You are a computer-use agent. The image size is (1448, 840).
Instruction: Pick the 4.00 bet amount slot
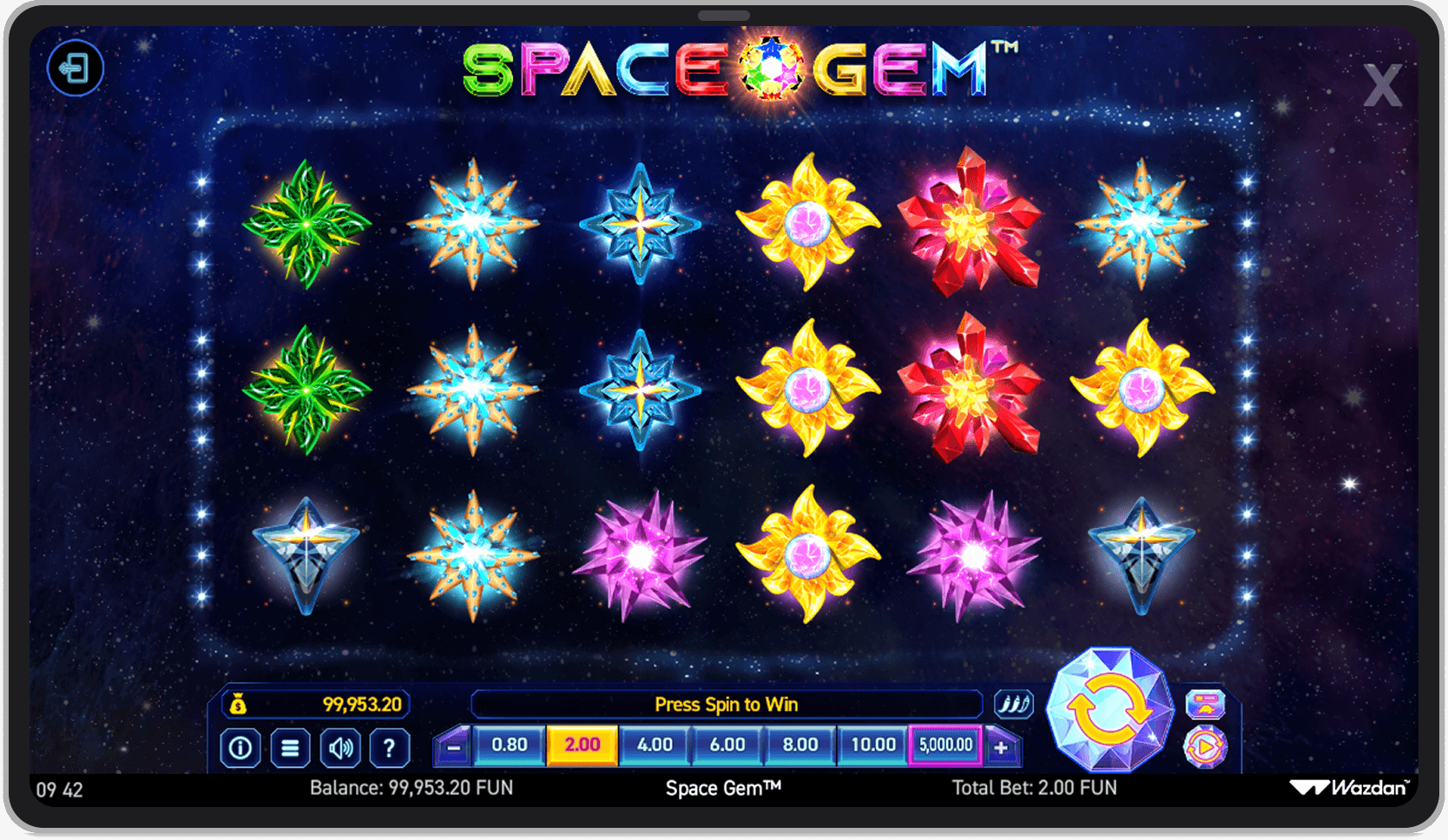pos(654,745)
